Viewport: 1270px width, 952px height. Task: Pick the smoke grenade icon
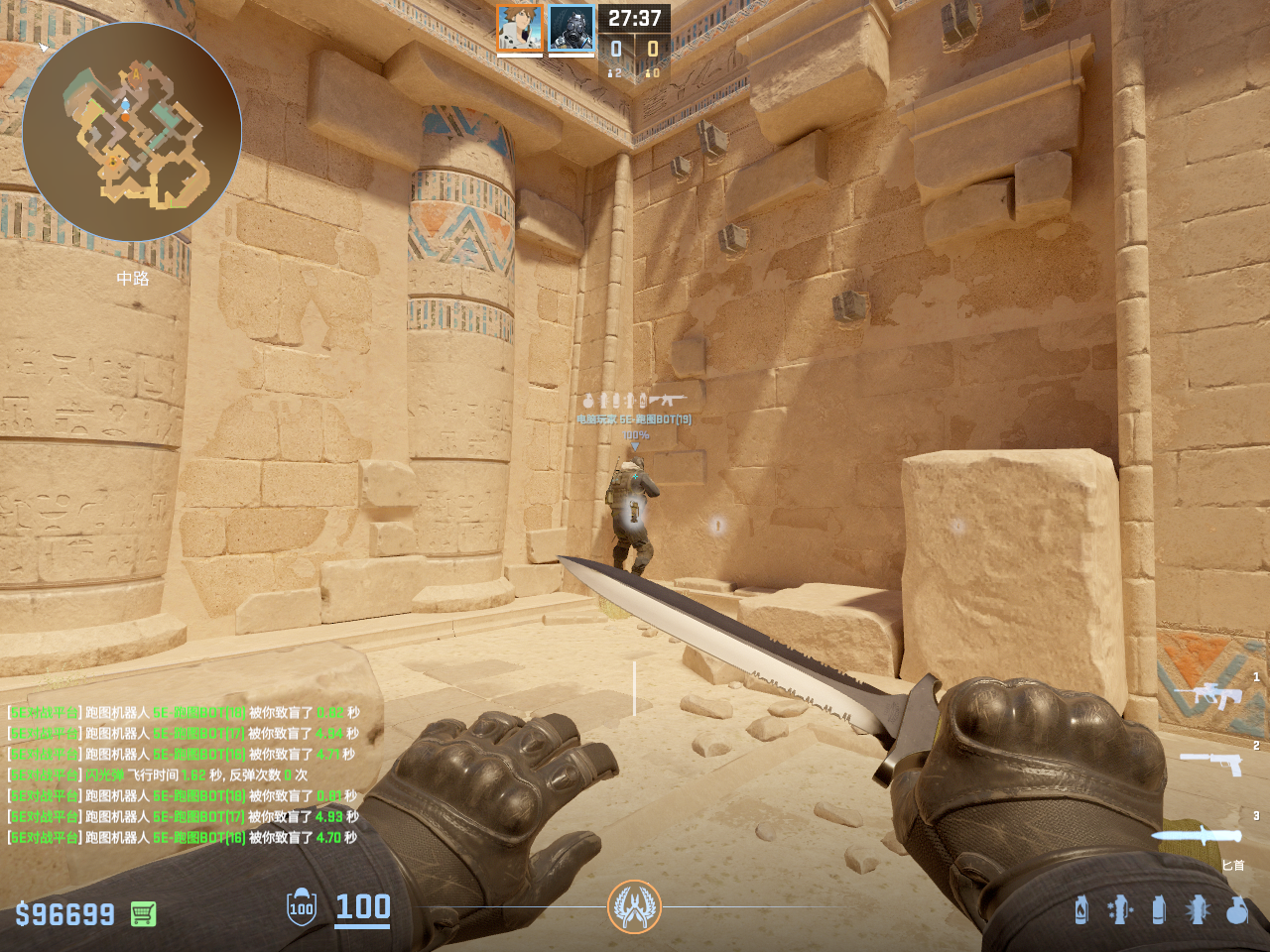click(1159, 909)
